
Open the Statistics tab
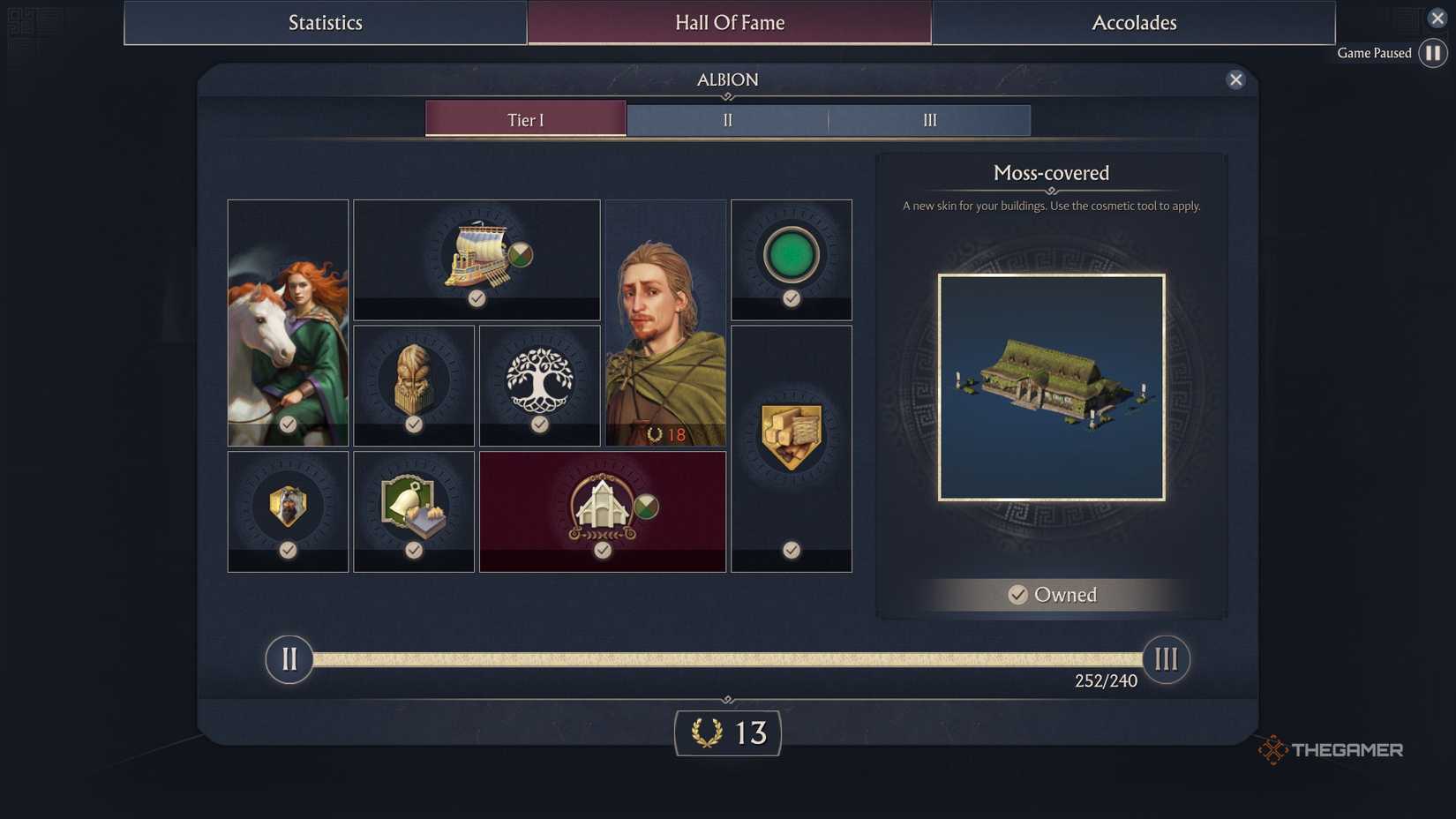pos(325,22)
